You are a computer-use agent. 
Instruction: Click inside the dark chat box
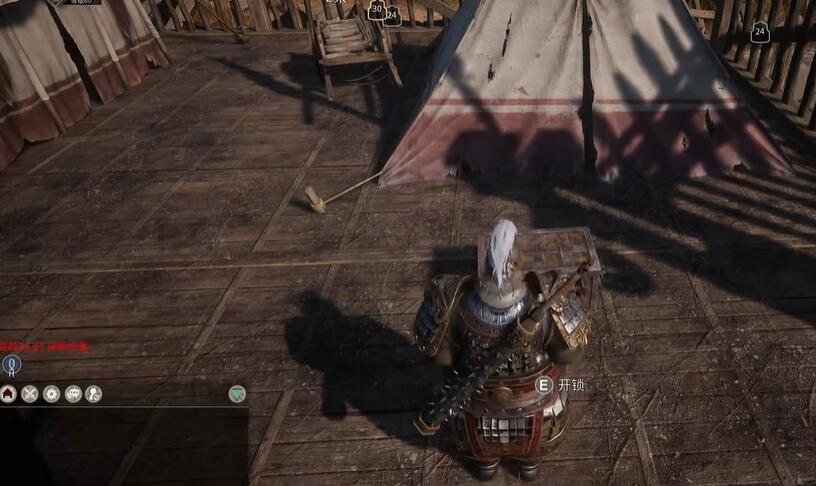click(123, 446)
